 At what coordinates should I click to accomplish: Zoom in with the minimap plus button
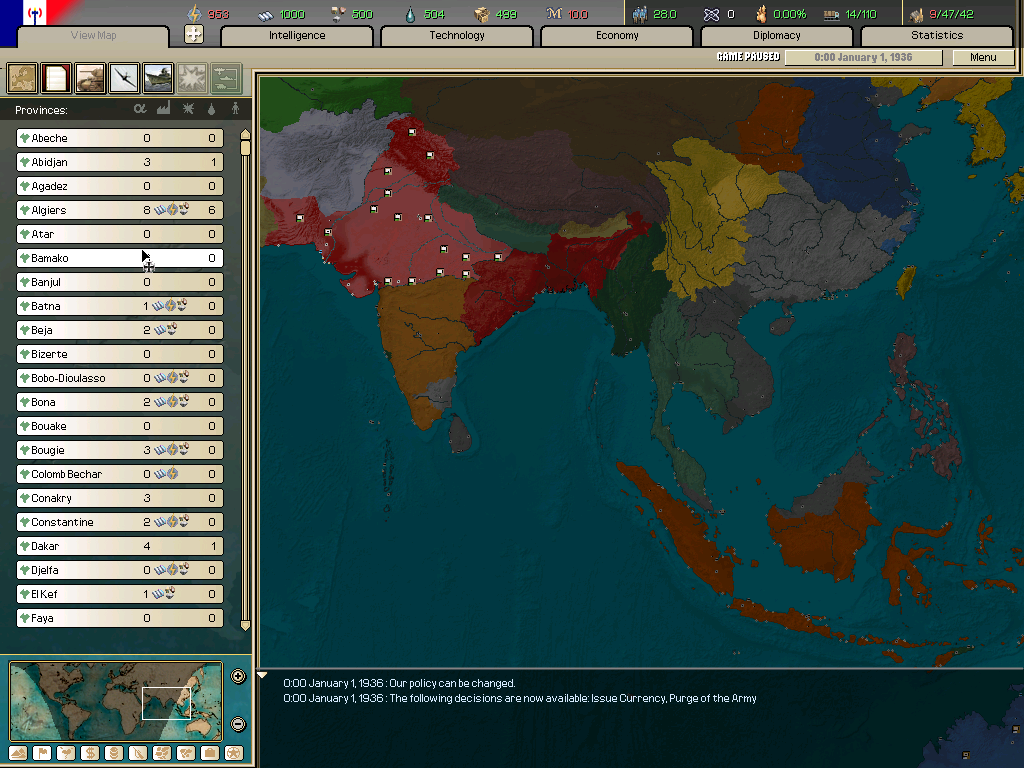tap(238, 676)
